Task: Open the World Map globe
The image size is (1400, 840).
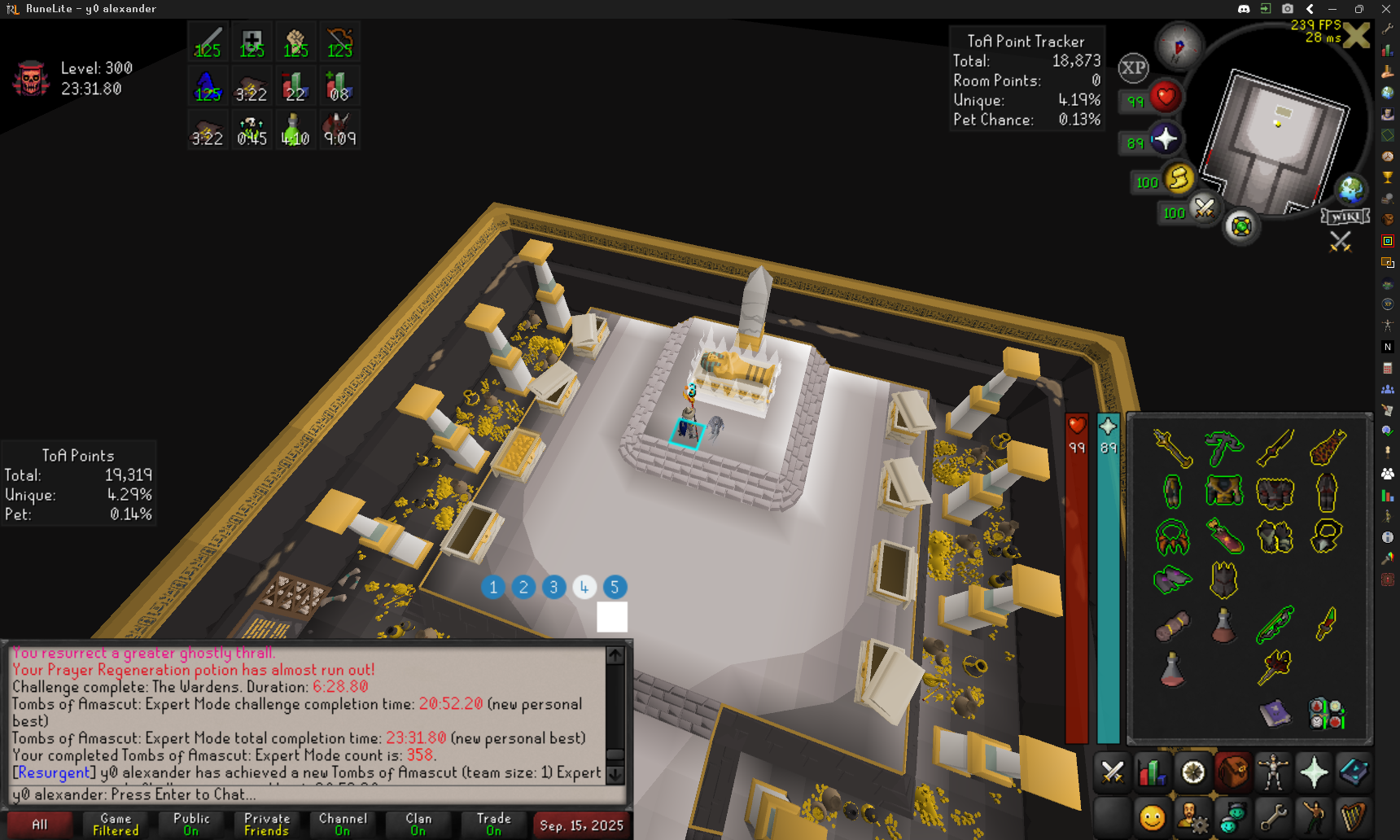Action: pos(1351,190)
